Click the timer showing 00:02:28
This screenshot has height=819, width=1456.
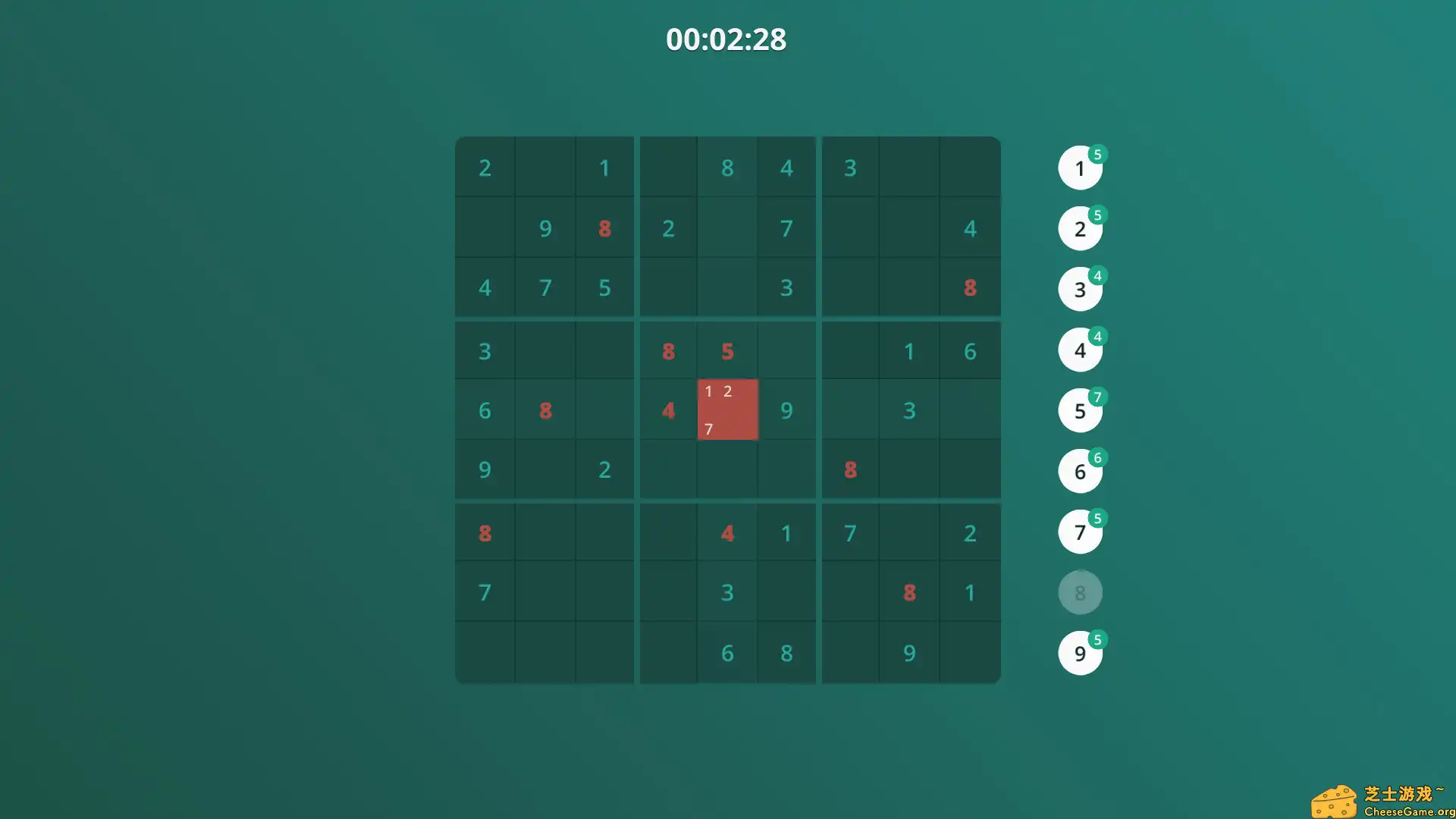pos(726,39)
